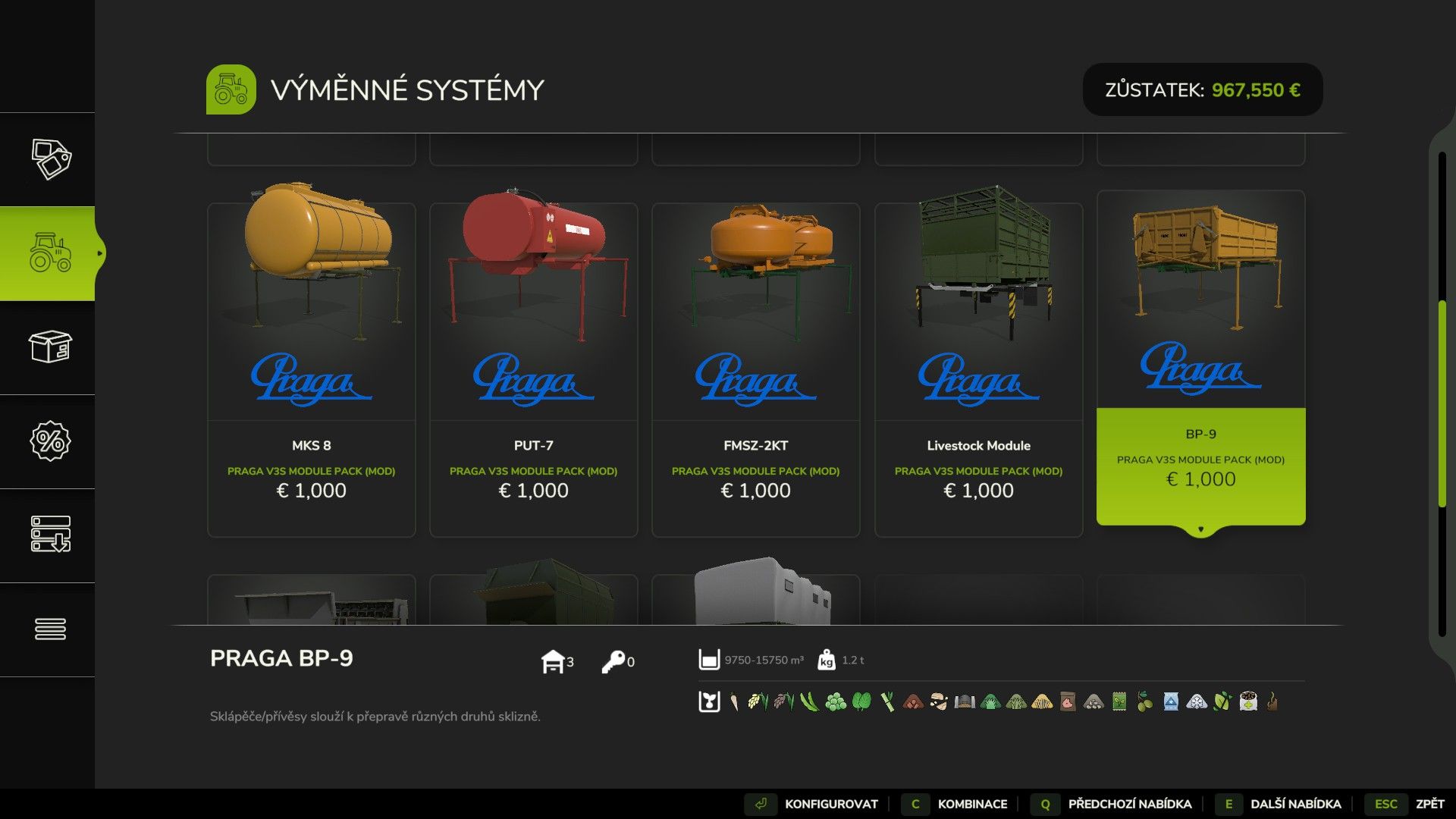Click the olives fill type icon
Screen dimensions: 1456x819
1144,703
